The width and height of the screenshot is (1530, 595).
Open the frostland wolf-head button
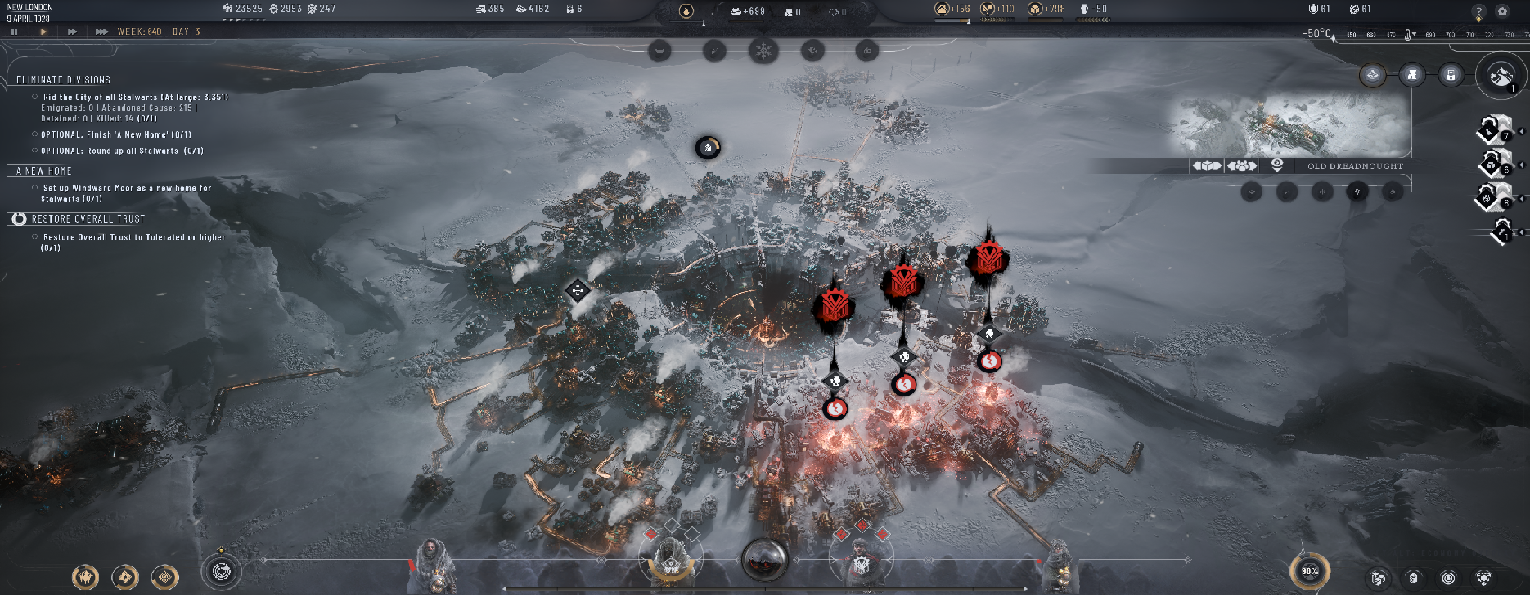[x=1500, y=75]
